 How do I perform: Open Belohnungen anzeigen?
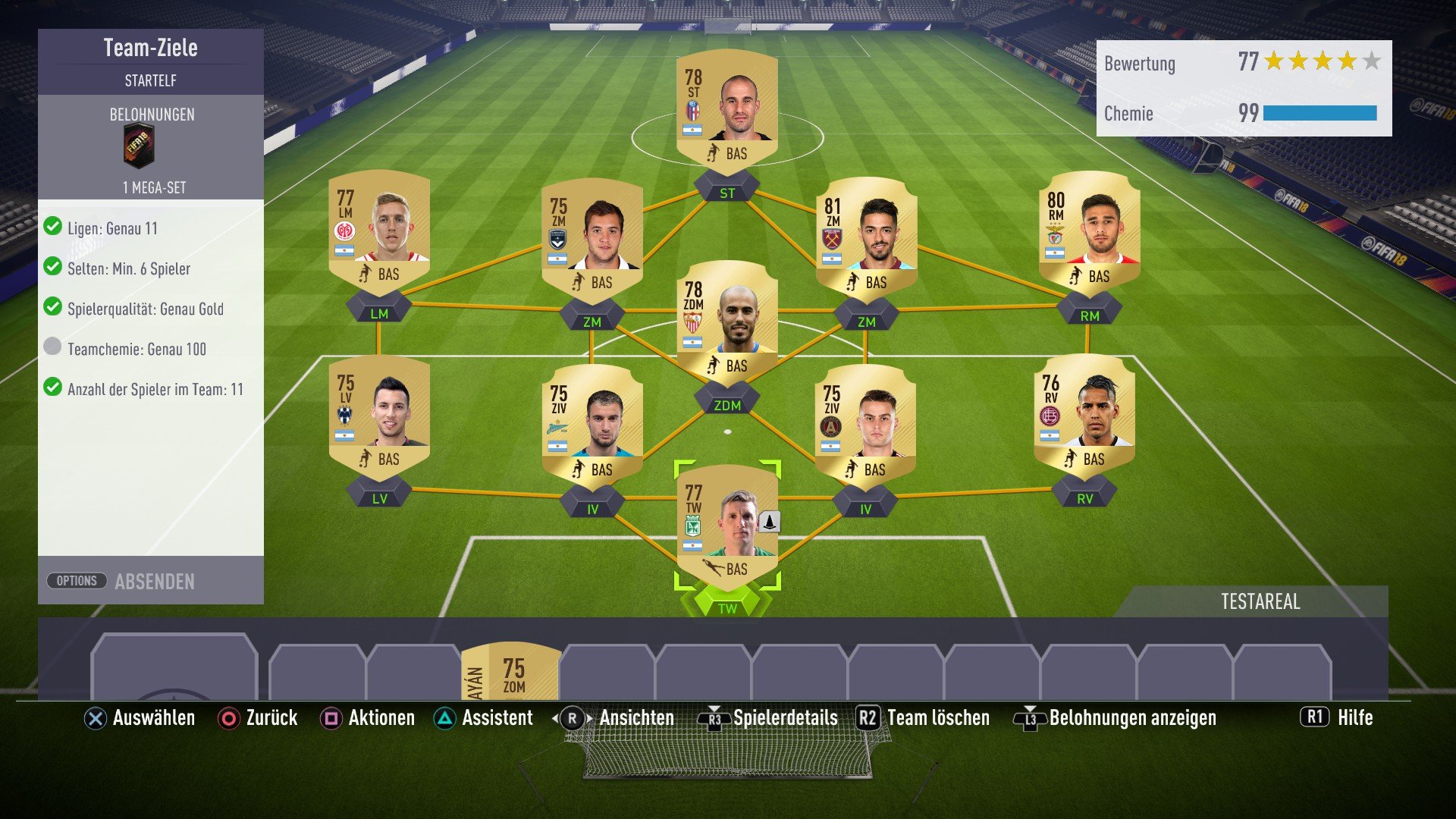pos(1131,717)
